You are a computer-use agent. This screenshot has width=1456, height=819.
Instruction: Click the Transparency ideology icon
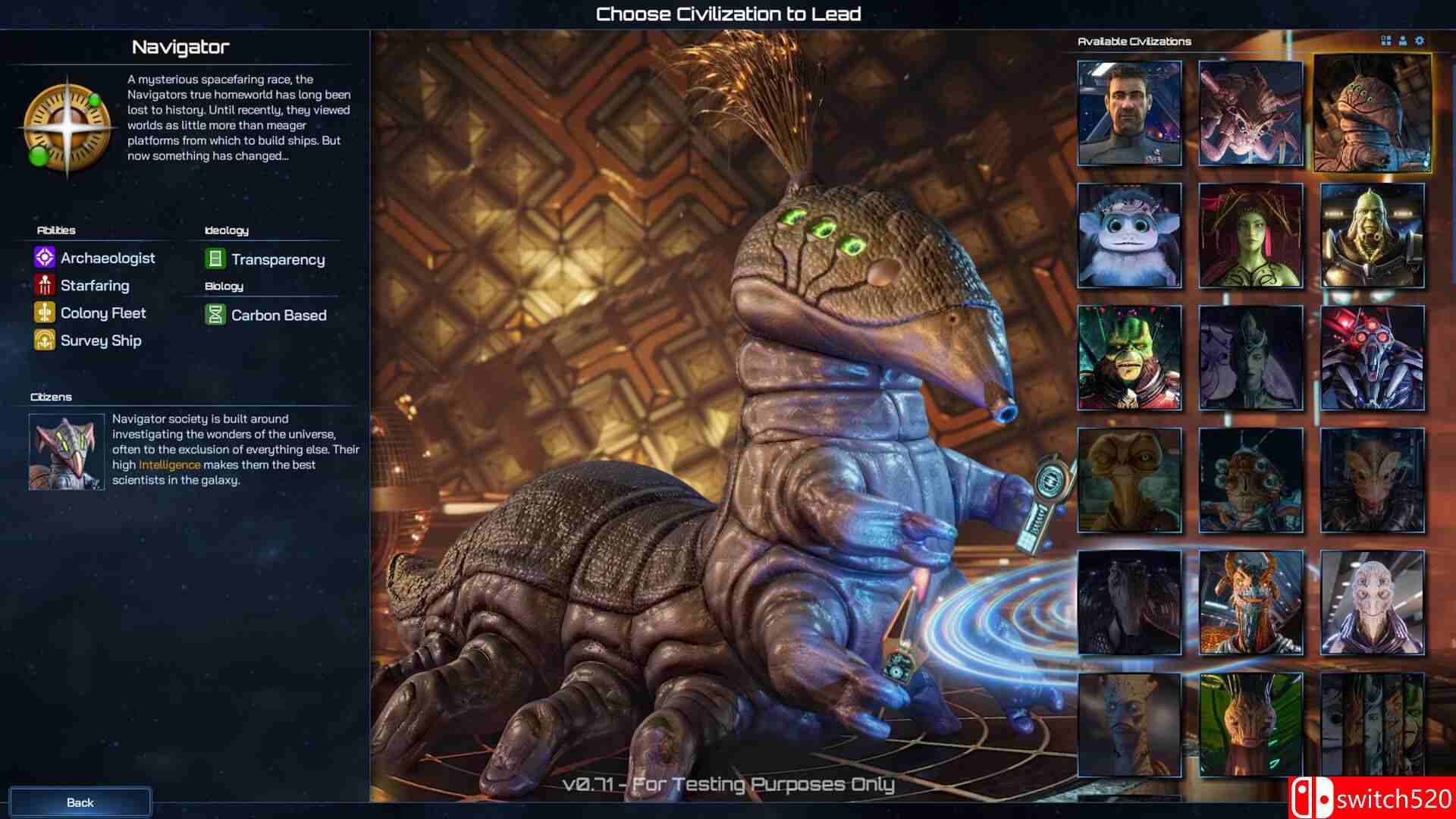pos(215,259)
